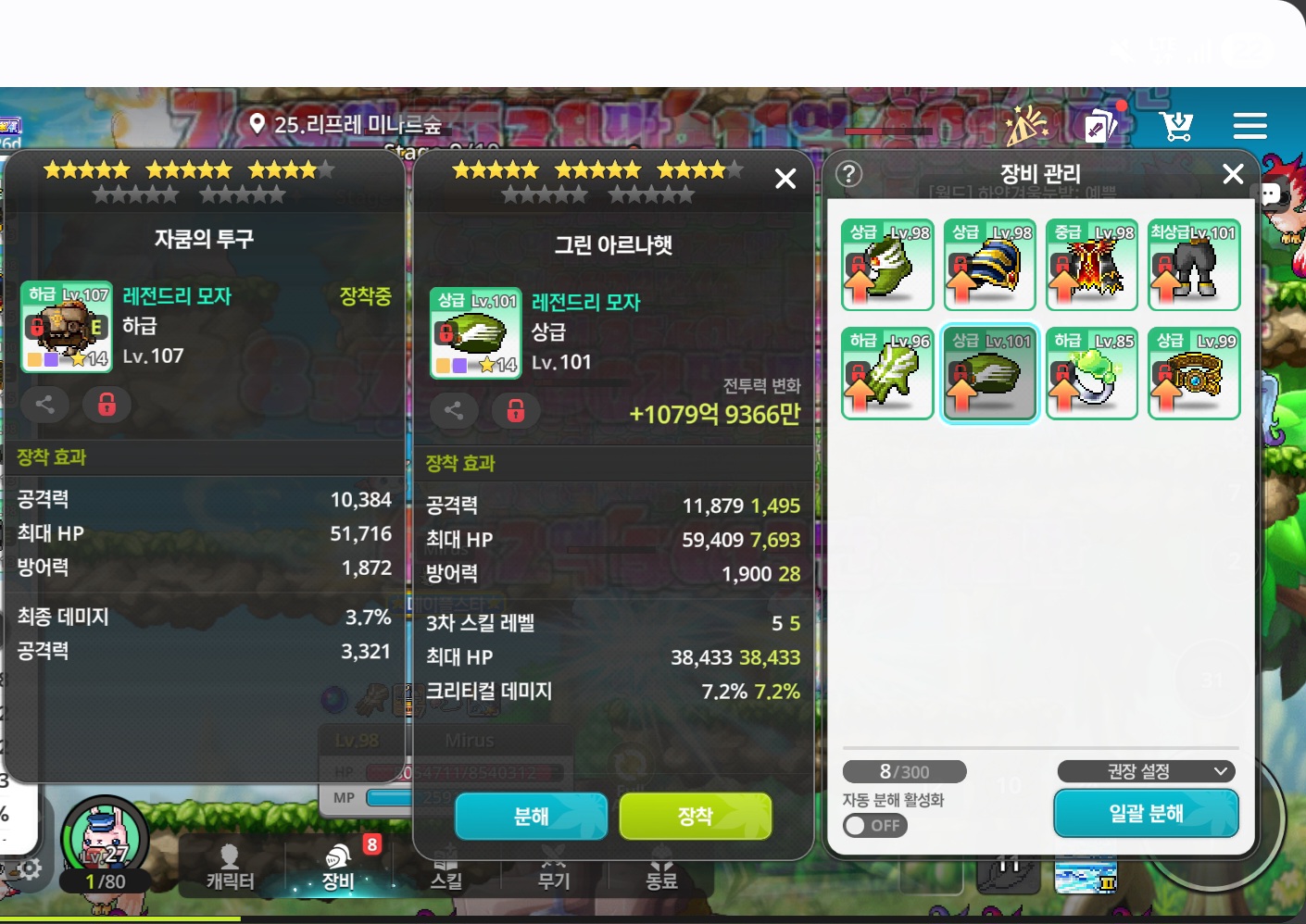Open the 권장 설정 dropdown
Screen dimensions: 1306x924
point(1146,771)
